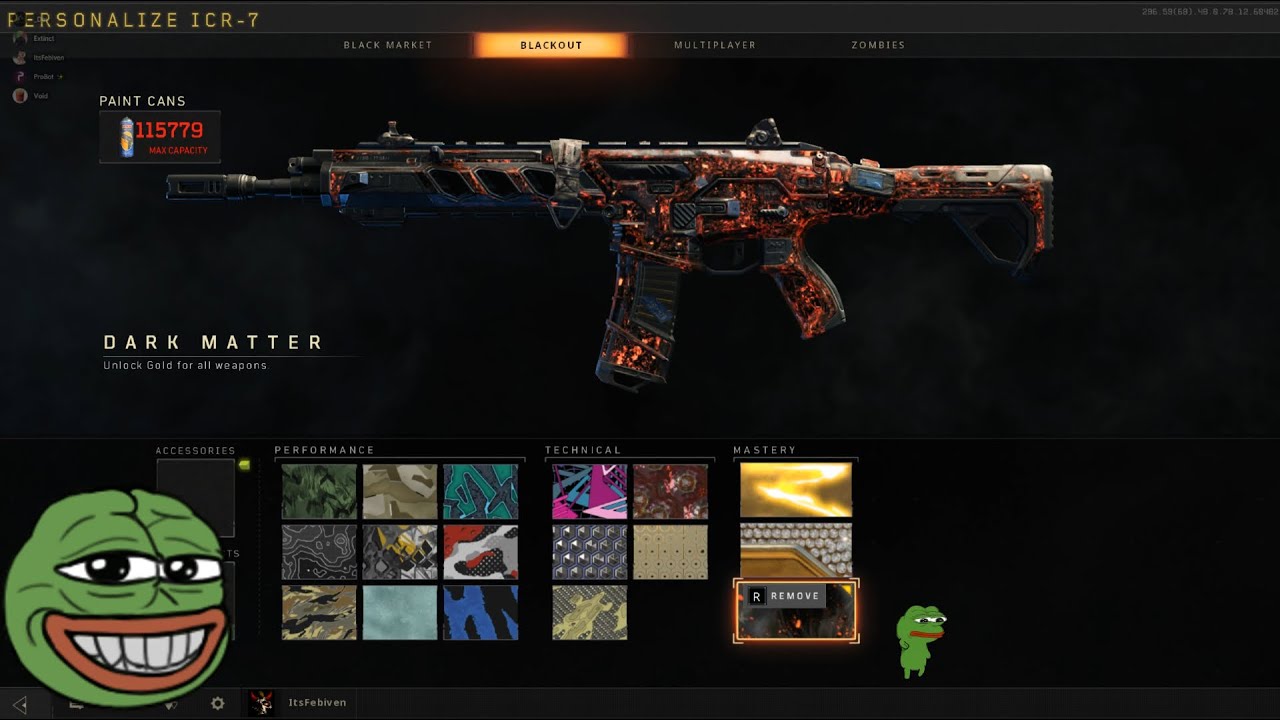This screenshot has height=720, width=1280.
Task: Select the Blackout tab
Action: 551,45
